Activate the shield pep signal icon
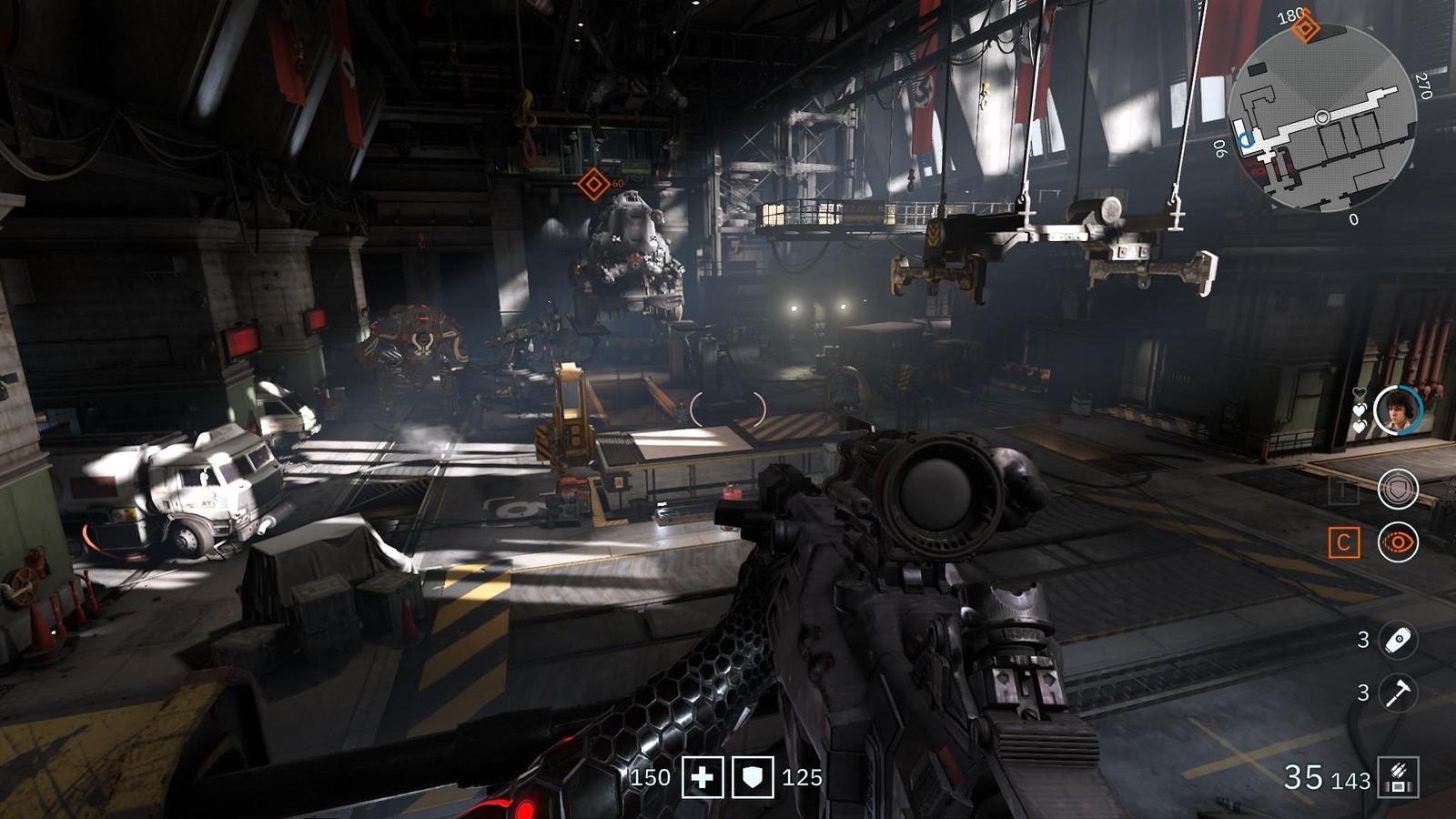1456x819 pixels. tap(1398, 490)
